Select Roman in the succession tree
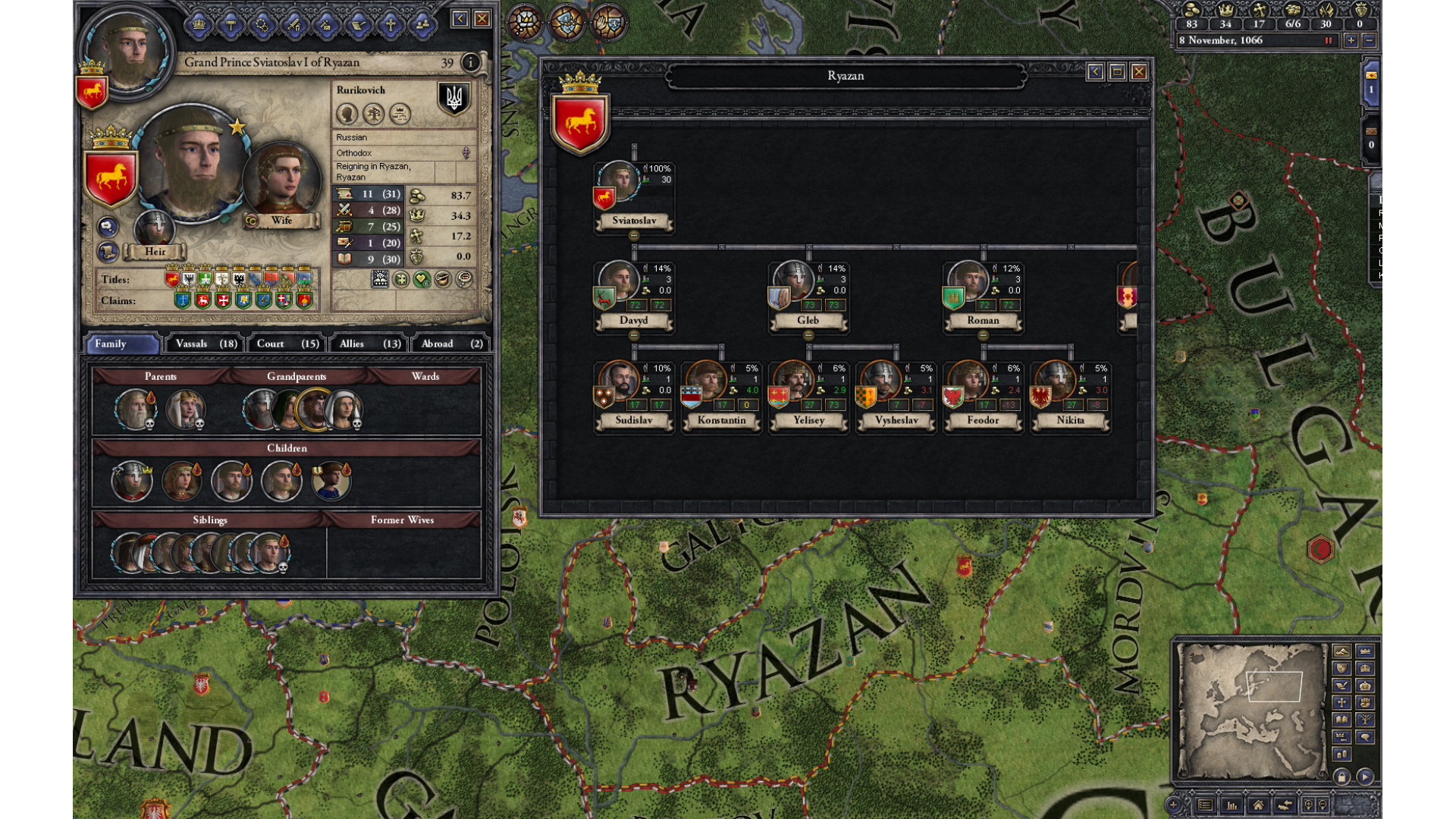Viewport: 1456px width, 819px height. click(x=968, y=282)
